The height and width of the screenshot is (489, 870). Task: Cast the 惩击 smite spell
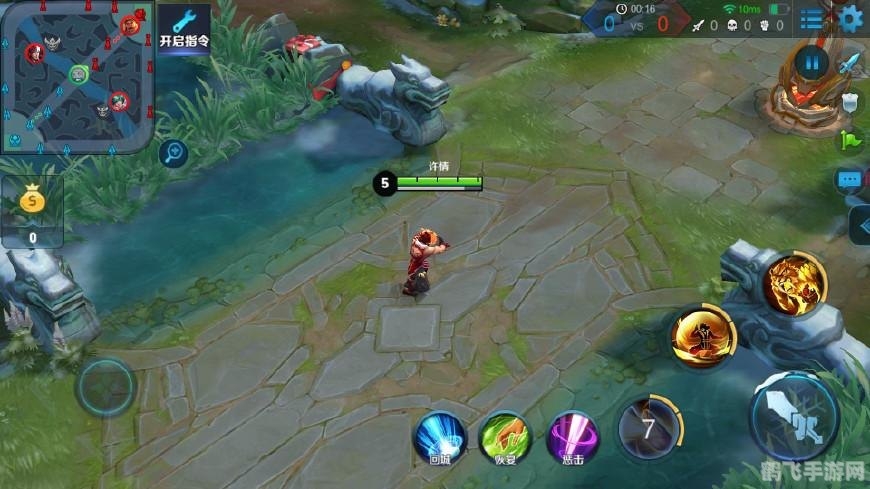point(573,436)
